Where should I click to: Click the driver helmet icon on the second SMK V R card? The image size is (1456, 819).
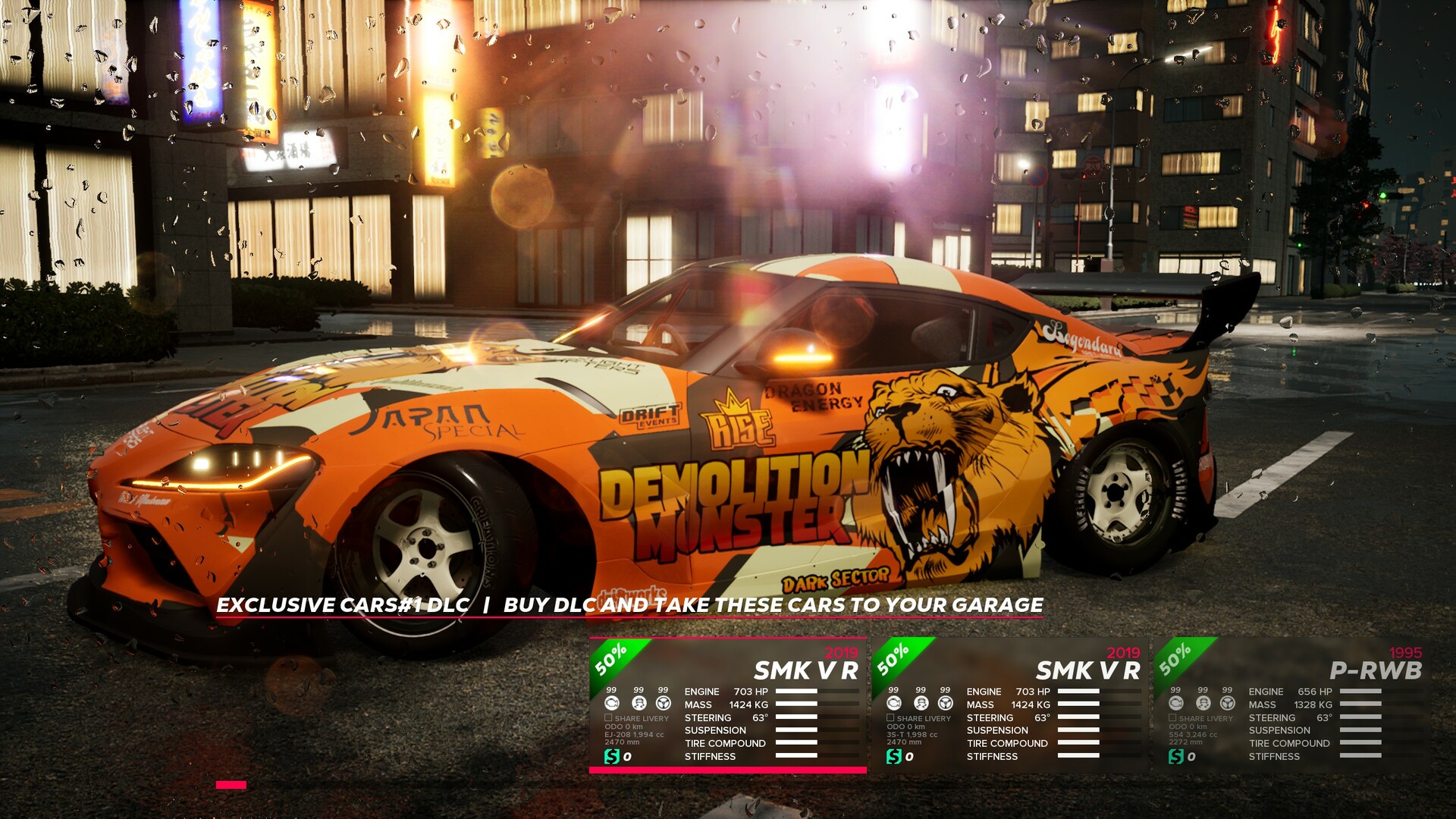(x=920, y=703)
